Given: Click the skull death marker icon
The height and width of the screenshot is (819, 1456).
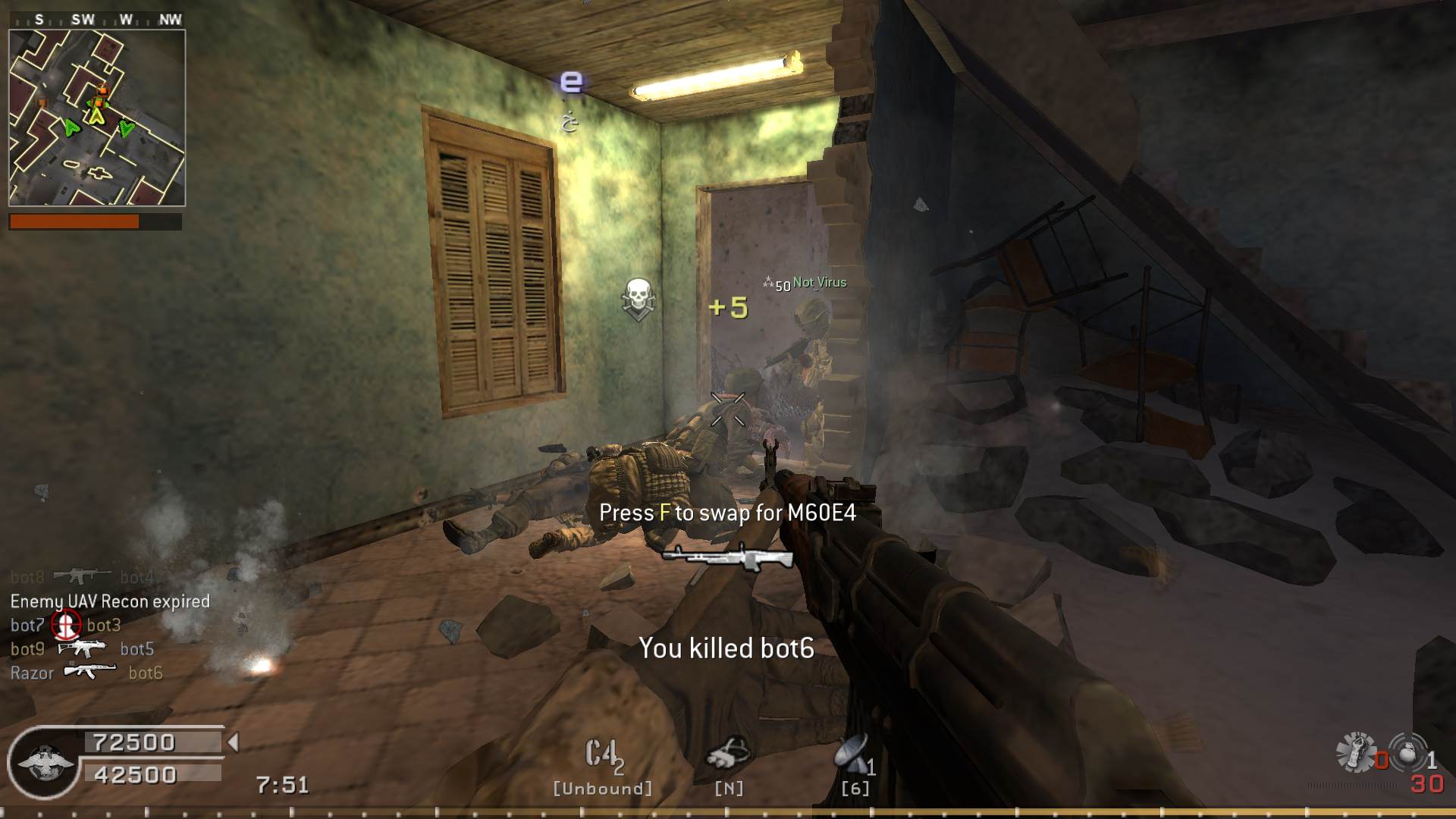Looking at the screenshot, I should [638, 298].
